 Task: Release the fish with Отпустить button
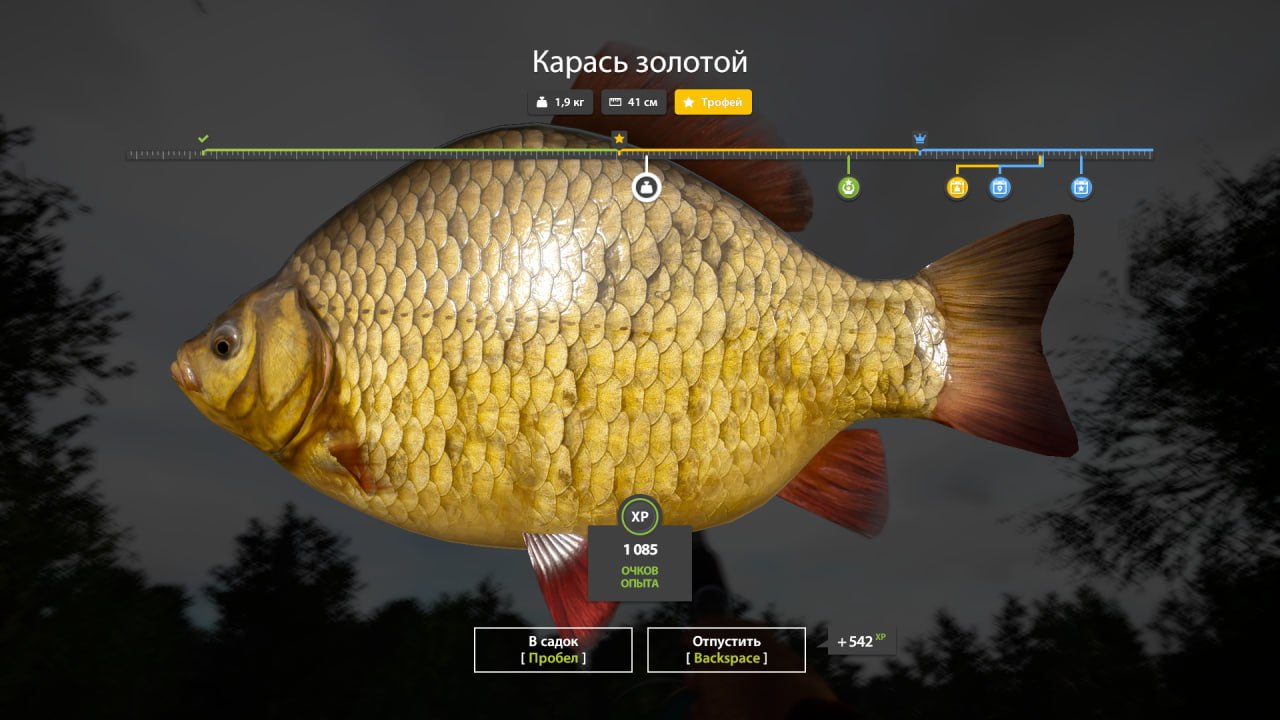click(x=726, y=649)
